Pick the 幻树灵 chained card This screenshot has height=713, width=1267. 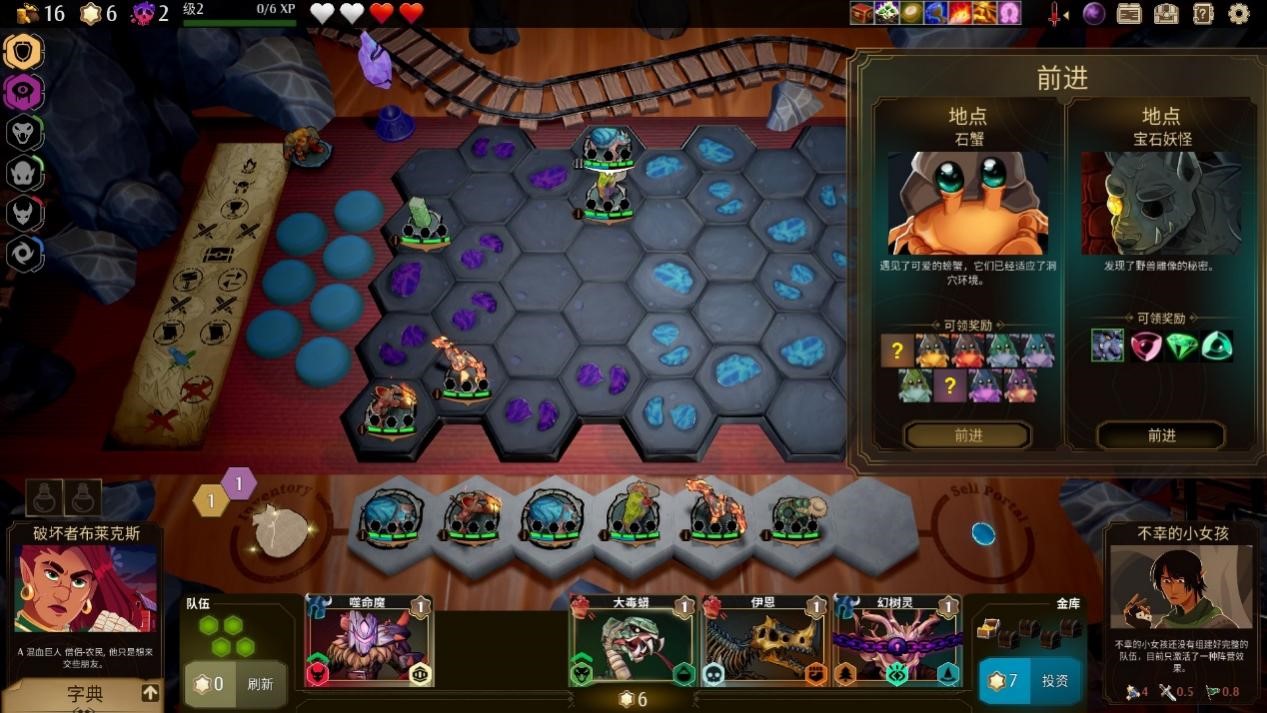click(x=897, y=642)
